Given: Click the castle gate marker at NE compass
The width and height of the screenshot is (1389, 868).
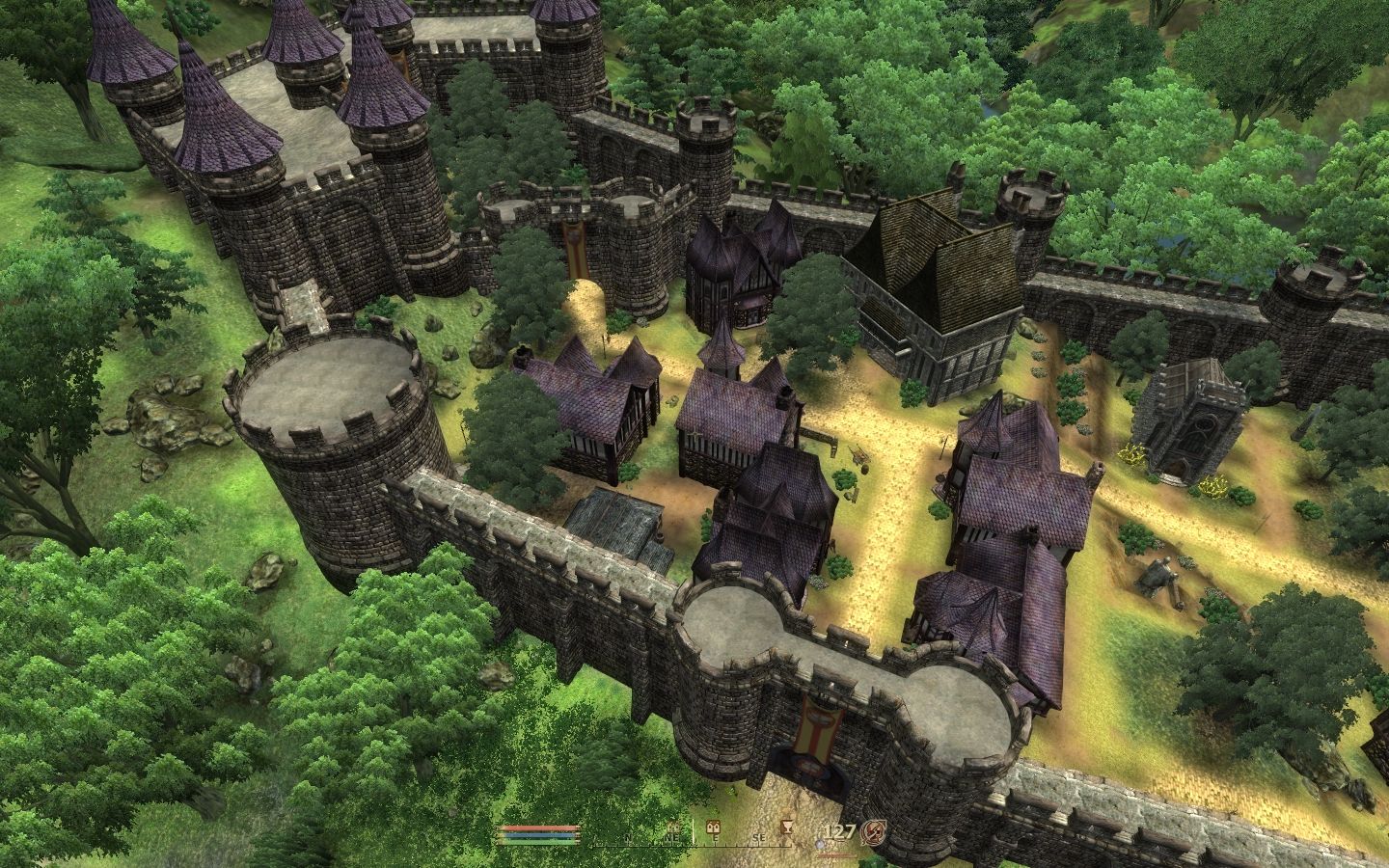Looking at the screenshot, I should 672,827.
